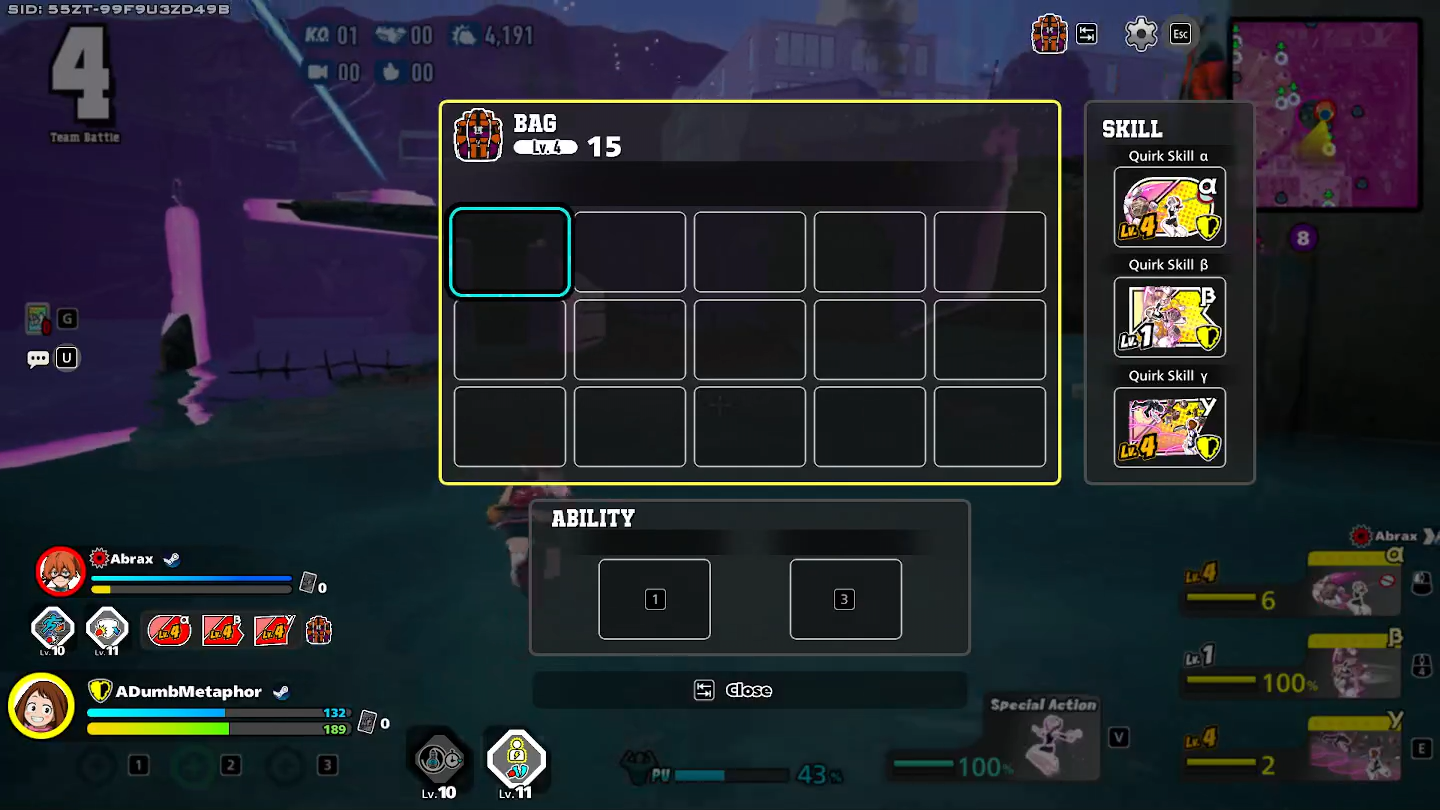Select Quirk Skill β card
Image resolution: width=1440 pixels, height=810 pixels.
[x=1169, y=317]
